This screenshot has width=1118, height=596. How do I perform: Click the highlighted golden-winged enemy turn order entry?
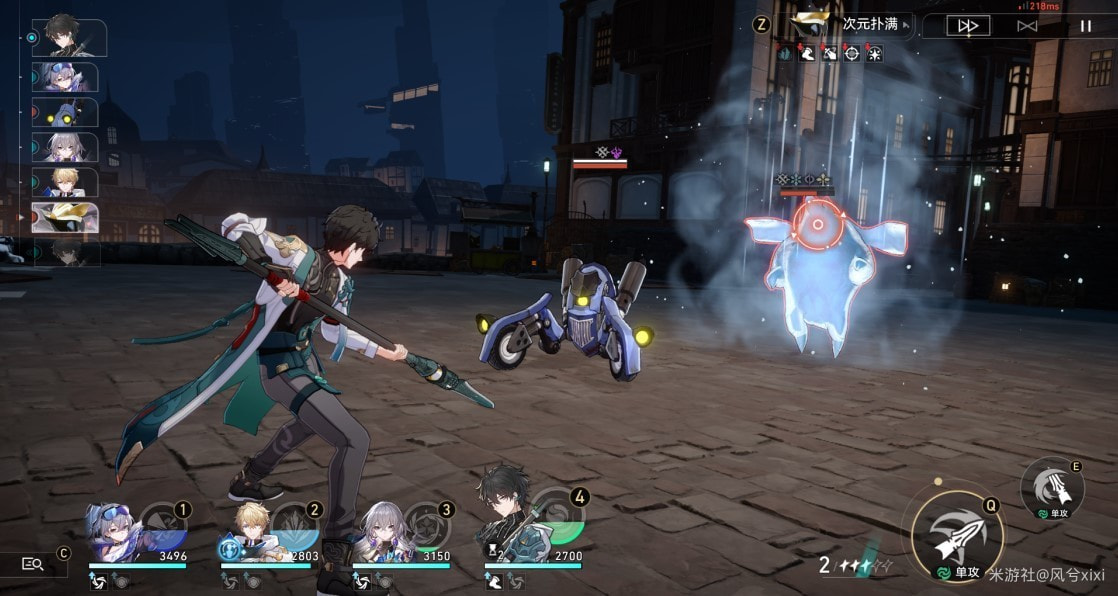pos(66,217)
